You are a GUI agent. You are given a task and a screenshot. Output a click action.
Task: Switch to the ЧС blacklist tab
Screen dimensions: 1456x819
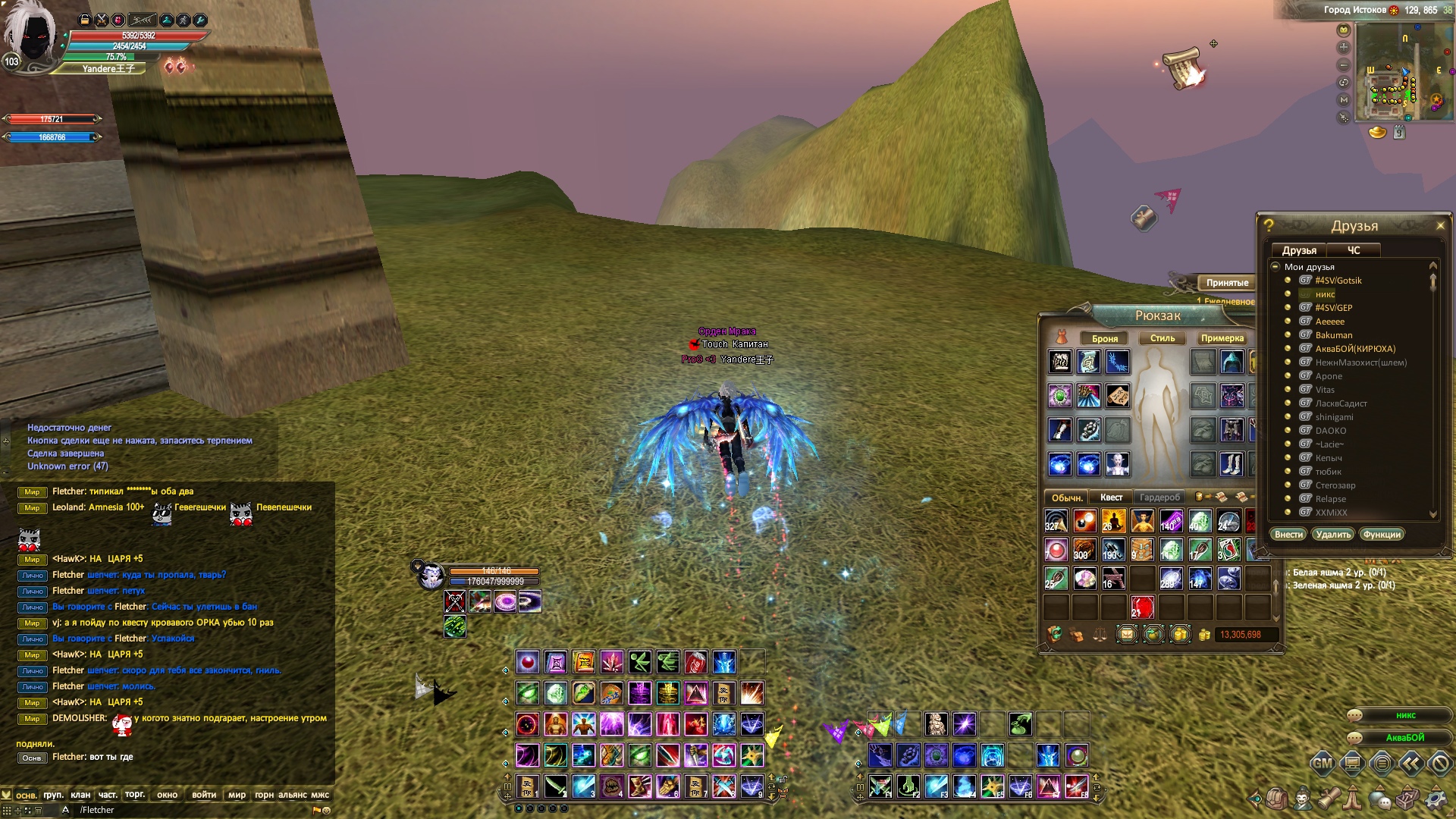click(1354, 250)
